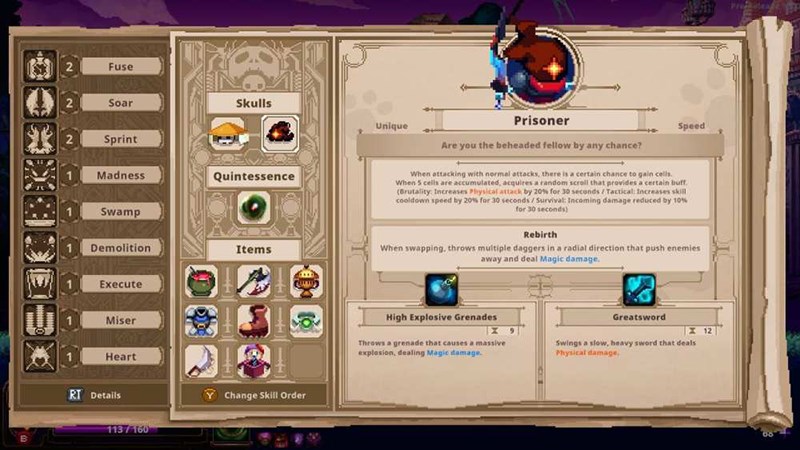Highlight the Demolition inscription row
Image resolution: width=800 pixels, height=450 pixels.
pyautogui.click(x=121, y=248)
